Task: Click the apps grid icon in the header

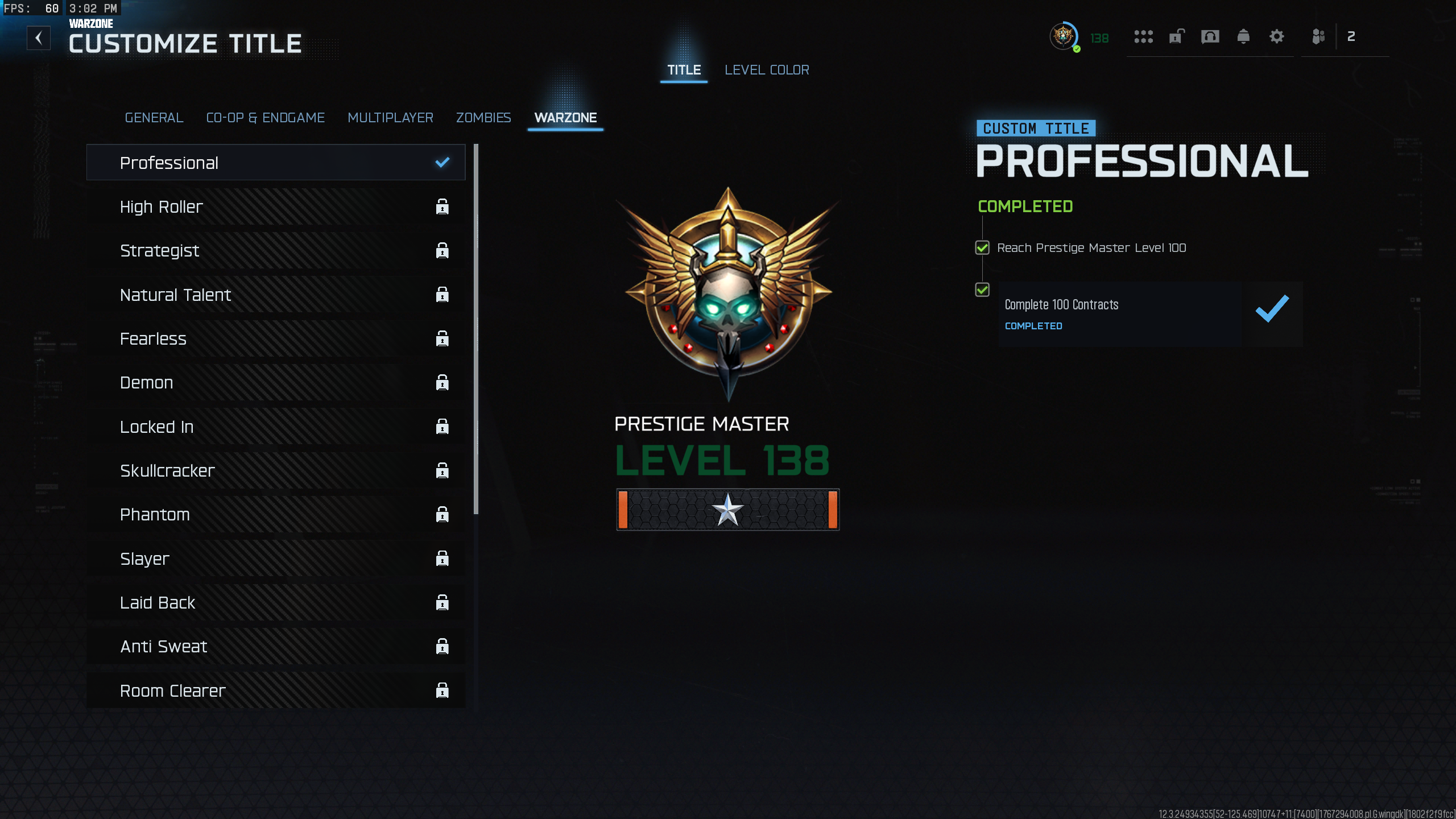Action: click(1143, 36)
